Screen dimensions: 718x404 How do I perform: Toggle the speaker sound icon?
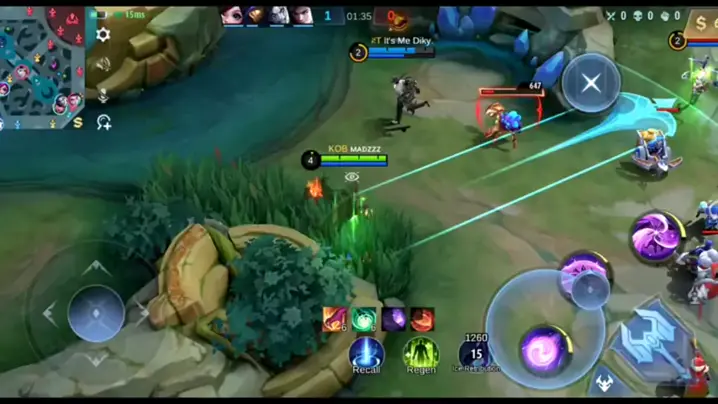(x=103, y=65)
